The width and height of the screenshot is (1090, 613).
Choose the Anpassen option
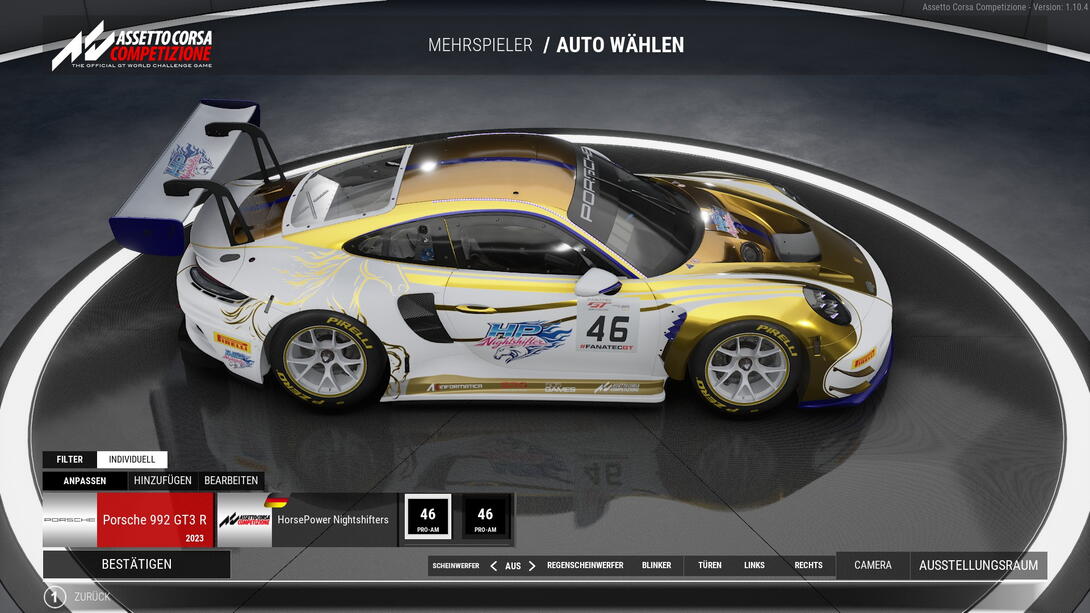[x=85, y=481]
